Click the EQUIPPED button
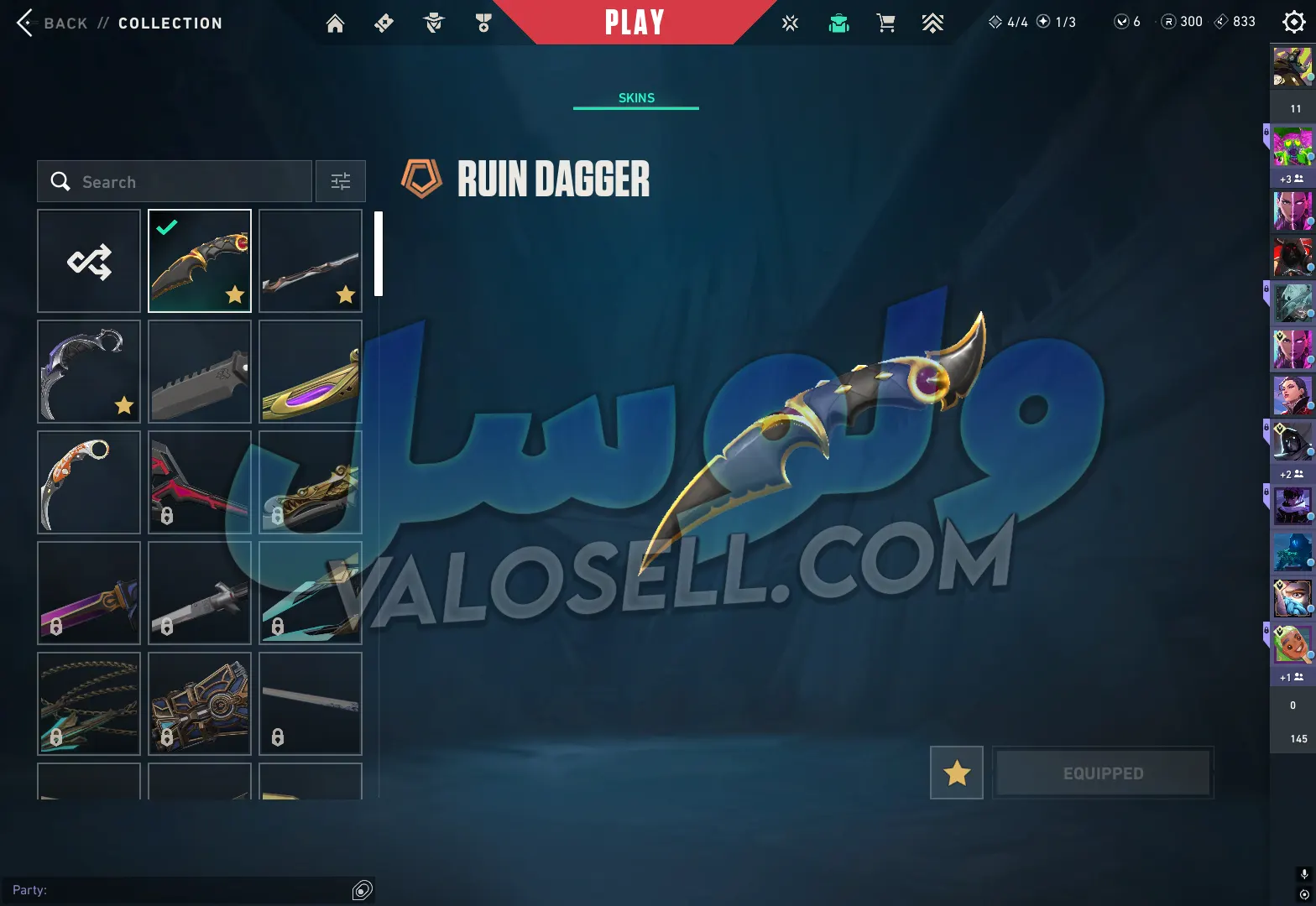 click(x=1103, y=773)
